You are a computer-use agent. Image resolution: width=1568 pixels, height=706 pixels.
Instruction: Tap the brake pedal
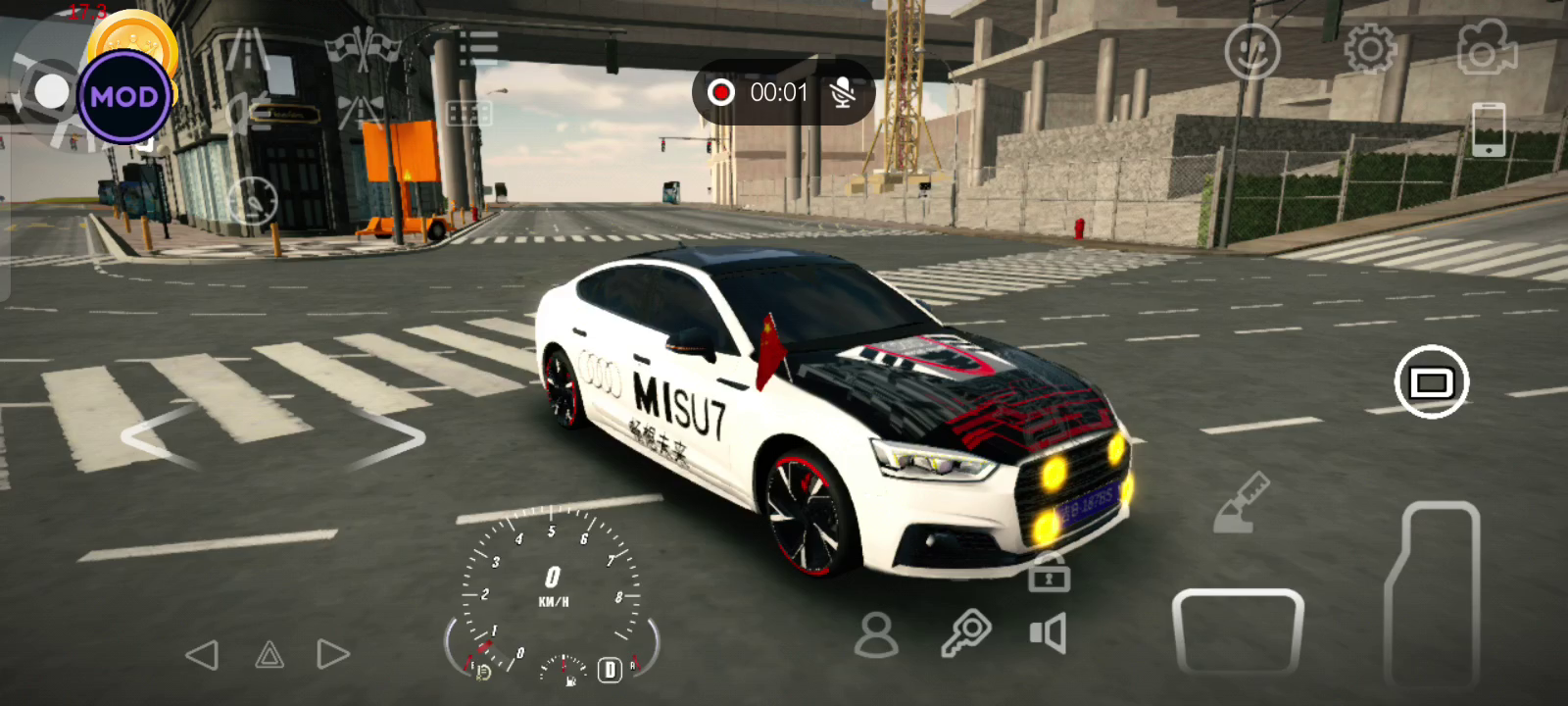1238,632
